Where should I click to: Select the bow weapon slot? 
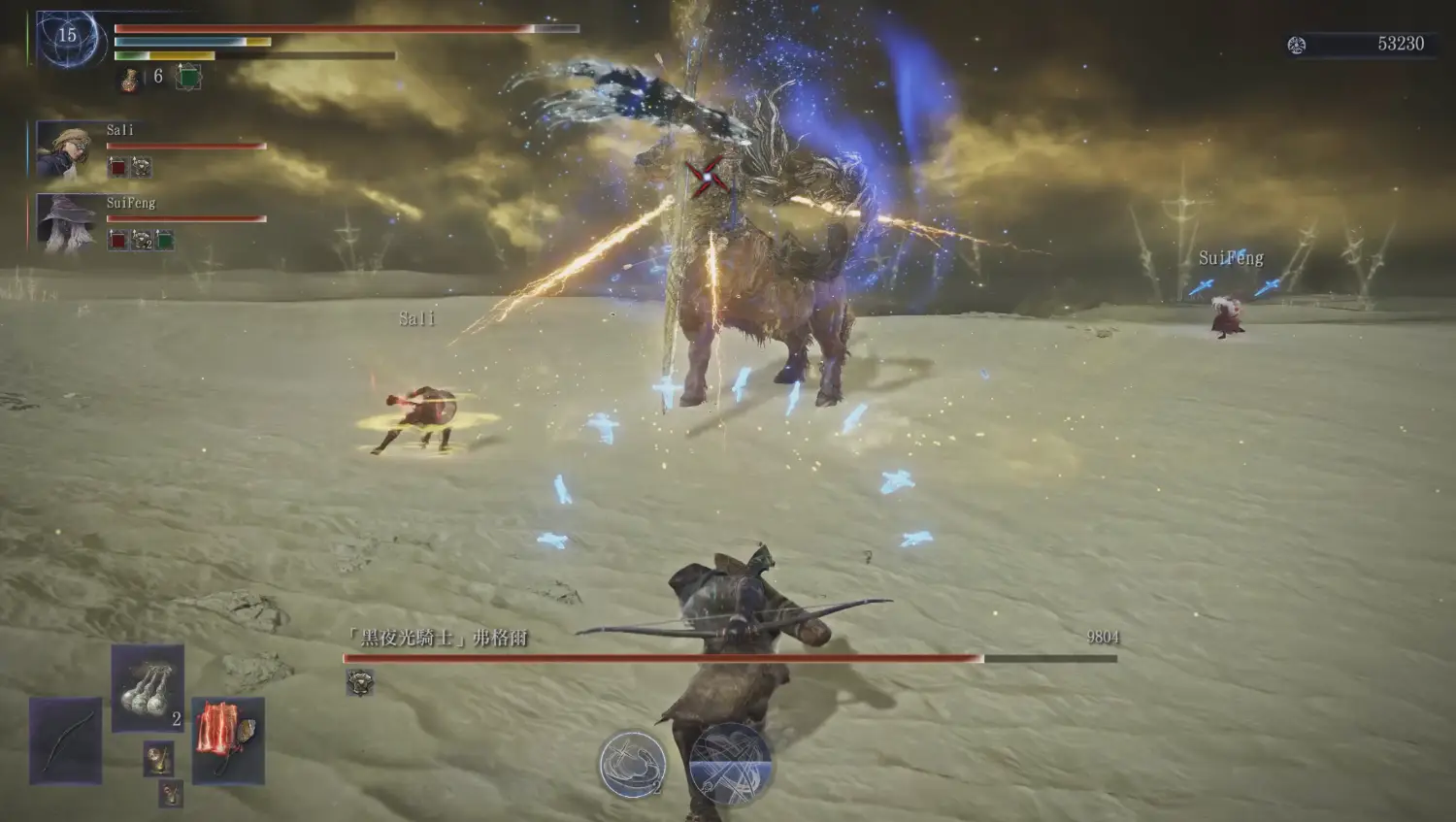[65, 740]
